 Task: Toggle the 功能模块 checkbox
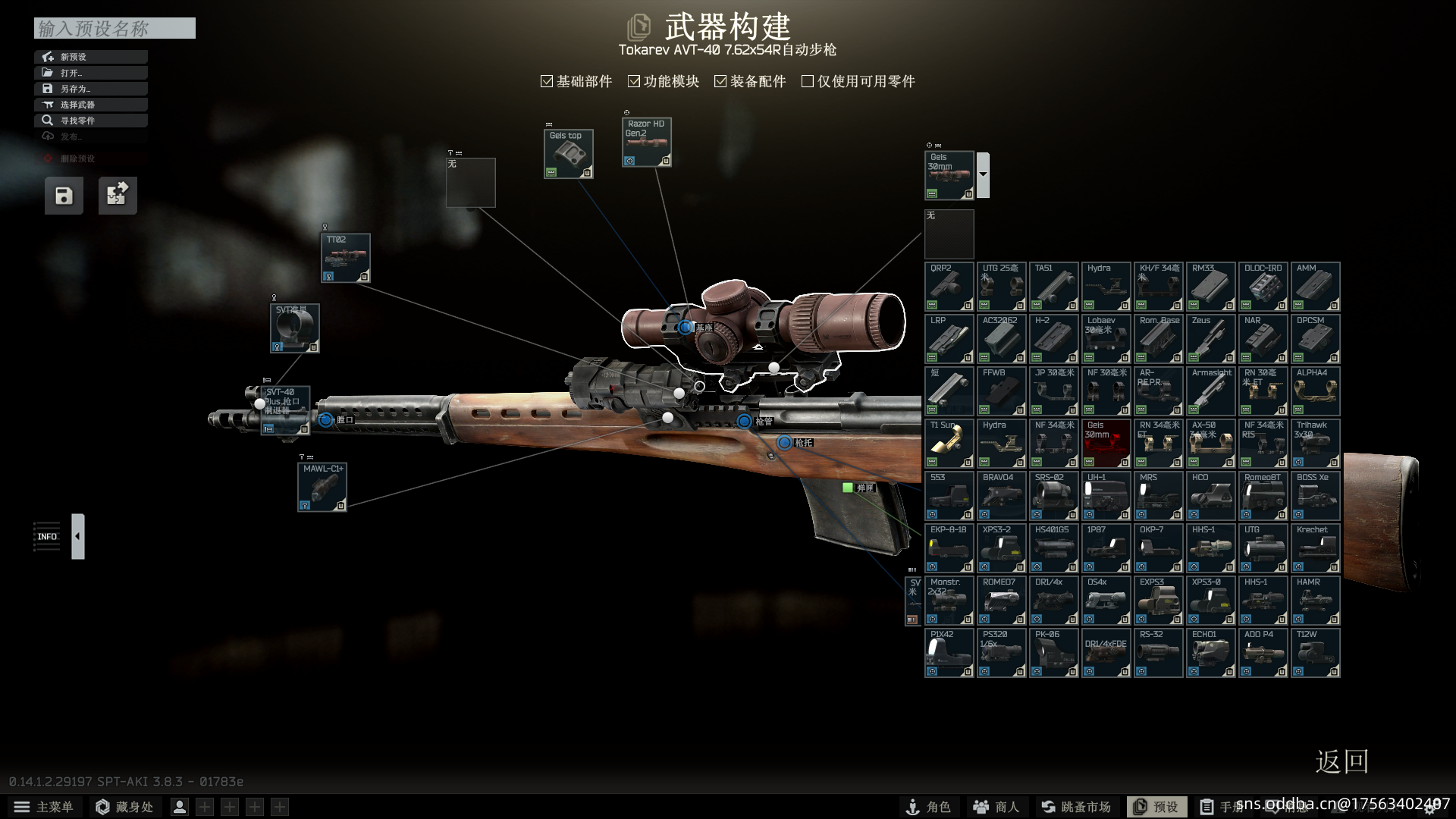click(634, 80)
